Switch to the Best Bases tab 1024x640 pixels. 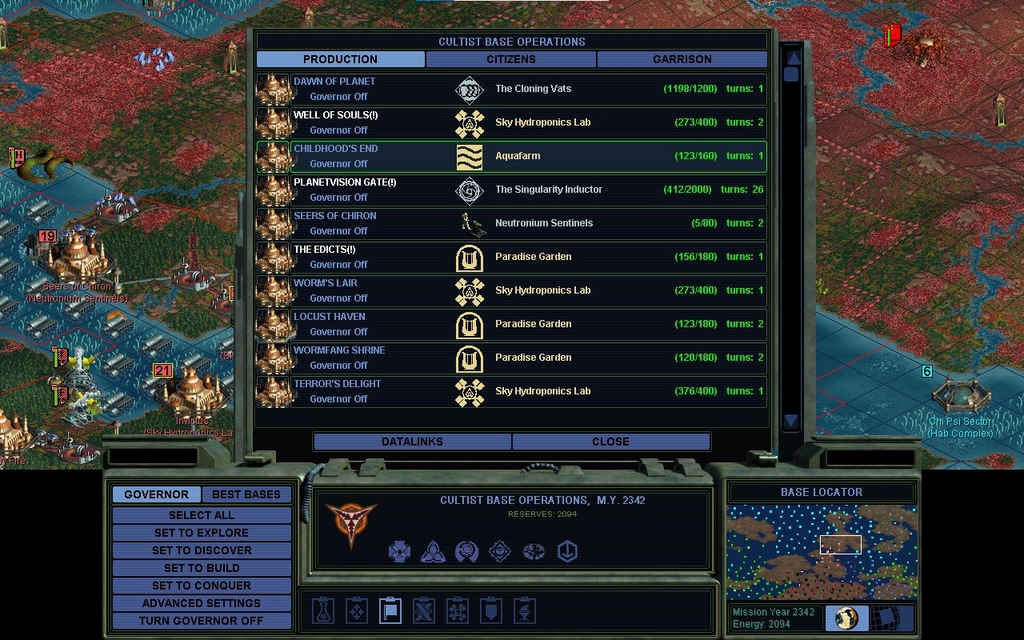tap(246, 494)
